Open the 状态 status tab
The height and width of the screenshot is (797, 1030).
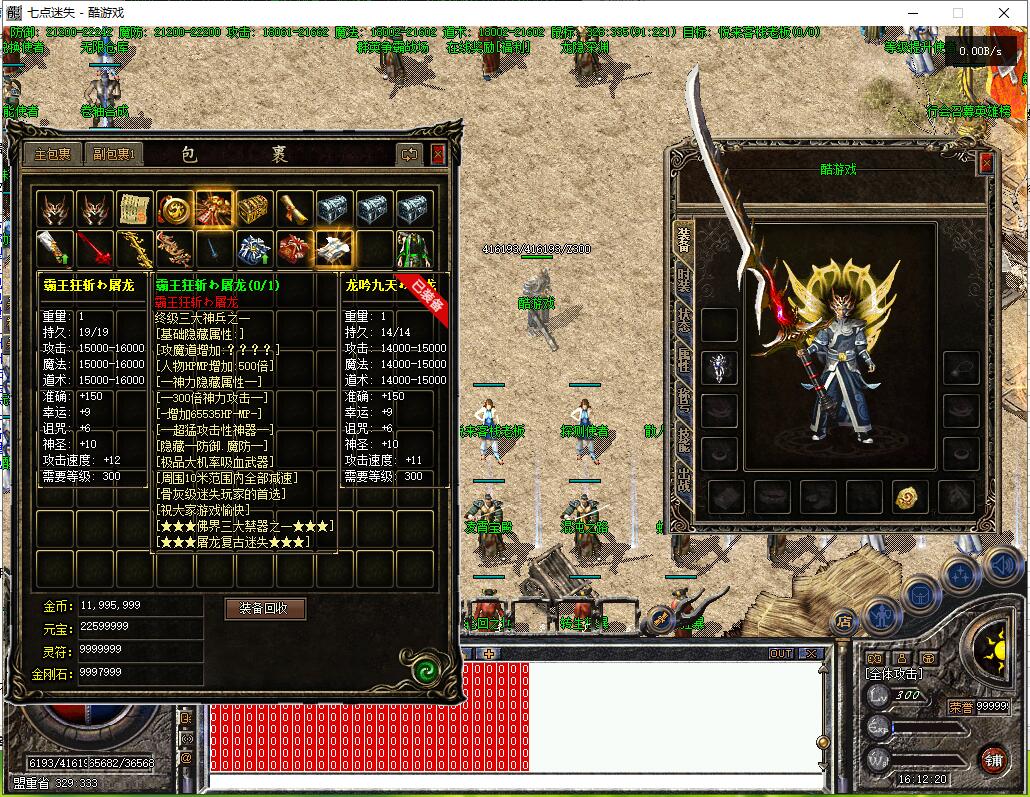click(x=684, y=320)
